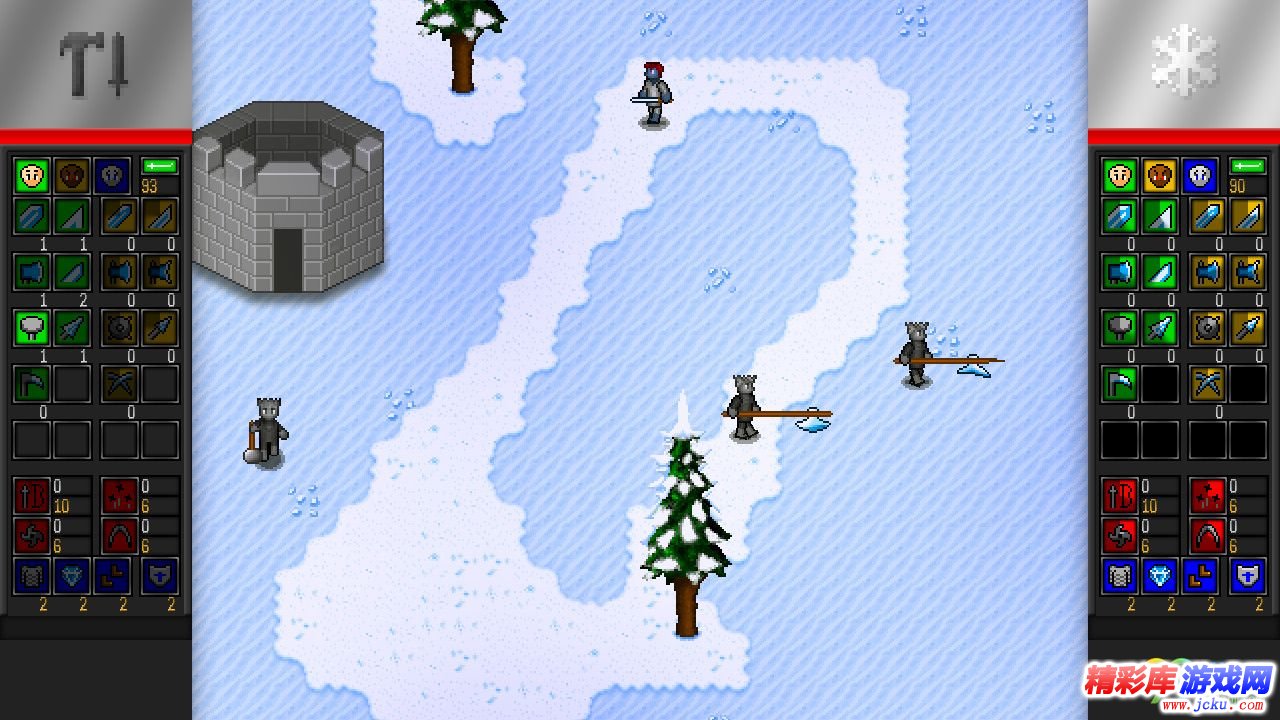Screen dimensions: 1280x720
Task: Select the blue heater shield icon in the snowflake panel
Action: click(1247, 576)
